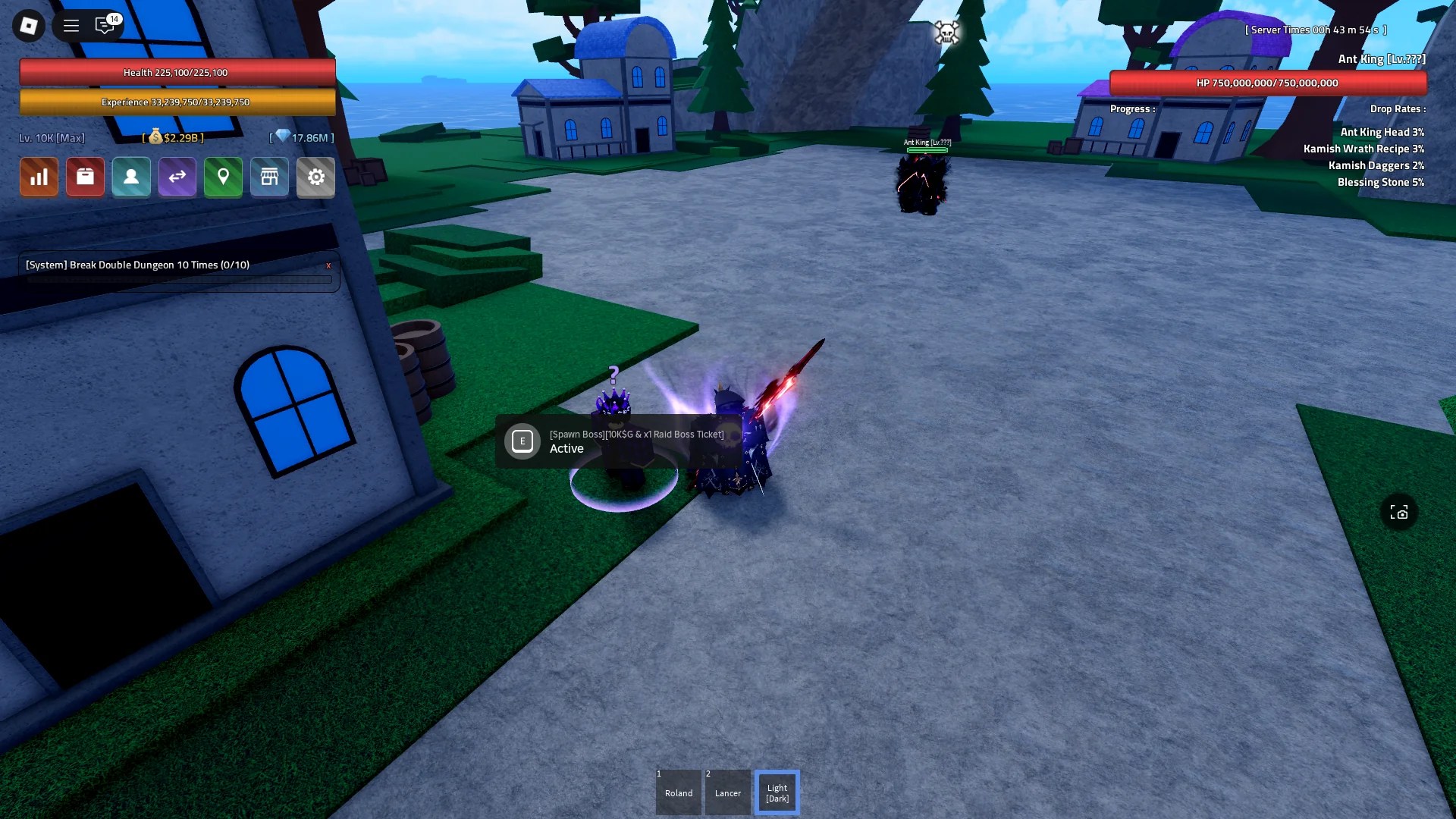Viewport: 1456px width, 819px height.
Task: Open the map location pin icon
Action: pos(224,177)
